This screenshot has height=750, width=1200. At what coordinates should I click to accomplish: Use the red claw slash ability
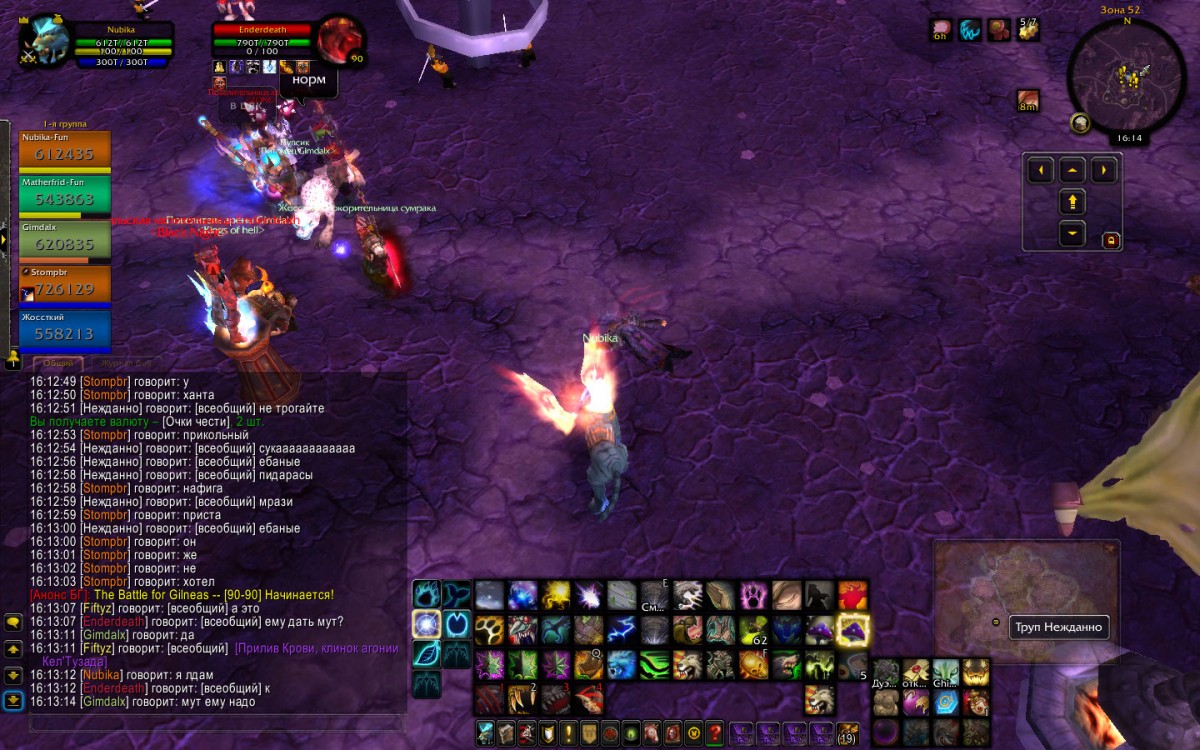pyautogui.click(x=489, y=697)
